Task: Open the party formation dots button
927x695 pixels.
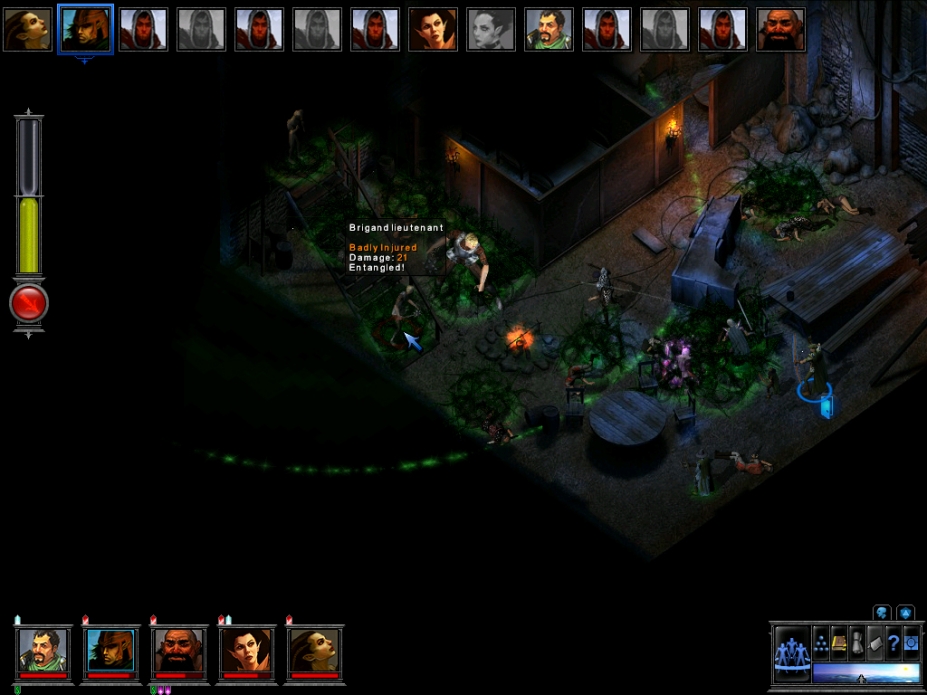Action: tap(820, 645)
